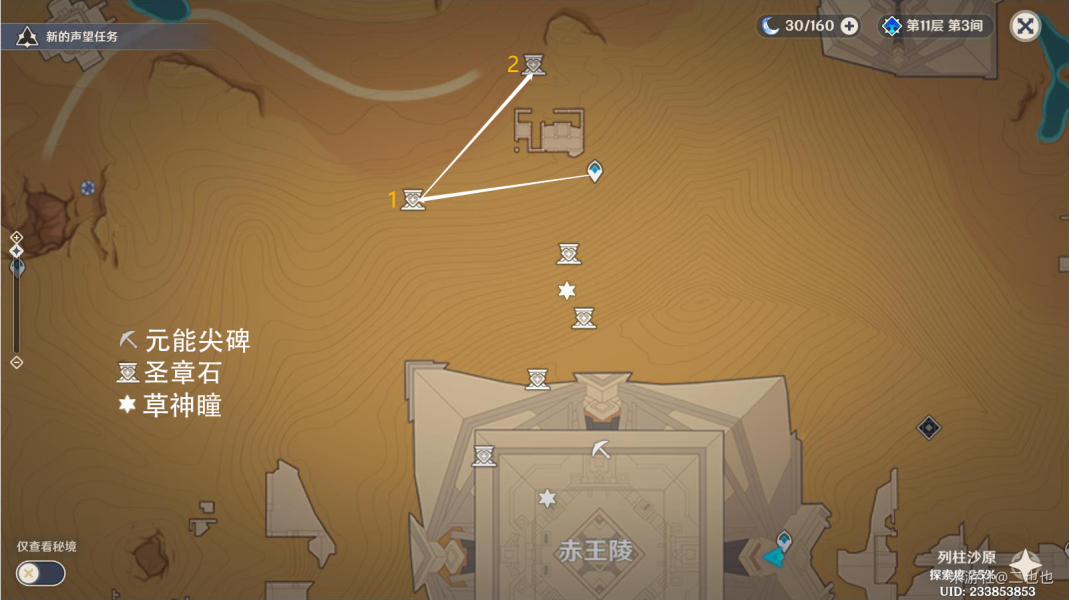The height and width of the screenshot is (600, 1069).
Task: Toggle the 仅查看秘境 domains-only switch
Action: (41, 573)
